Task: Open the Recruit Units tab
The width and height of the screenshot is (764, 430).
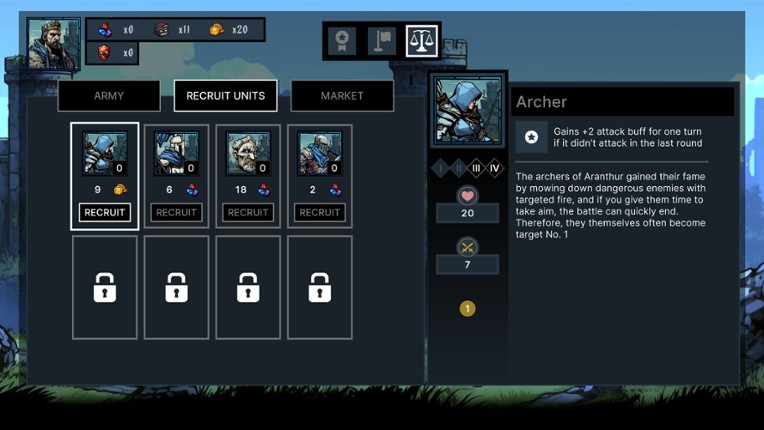Action: coord(225,96)
